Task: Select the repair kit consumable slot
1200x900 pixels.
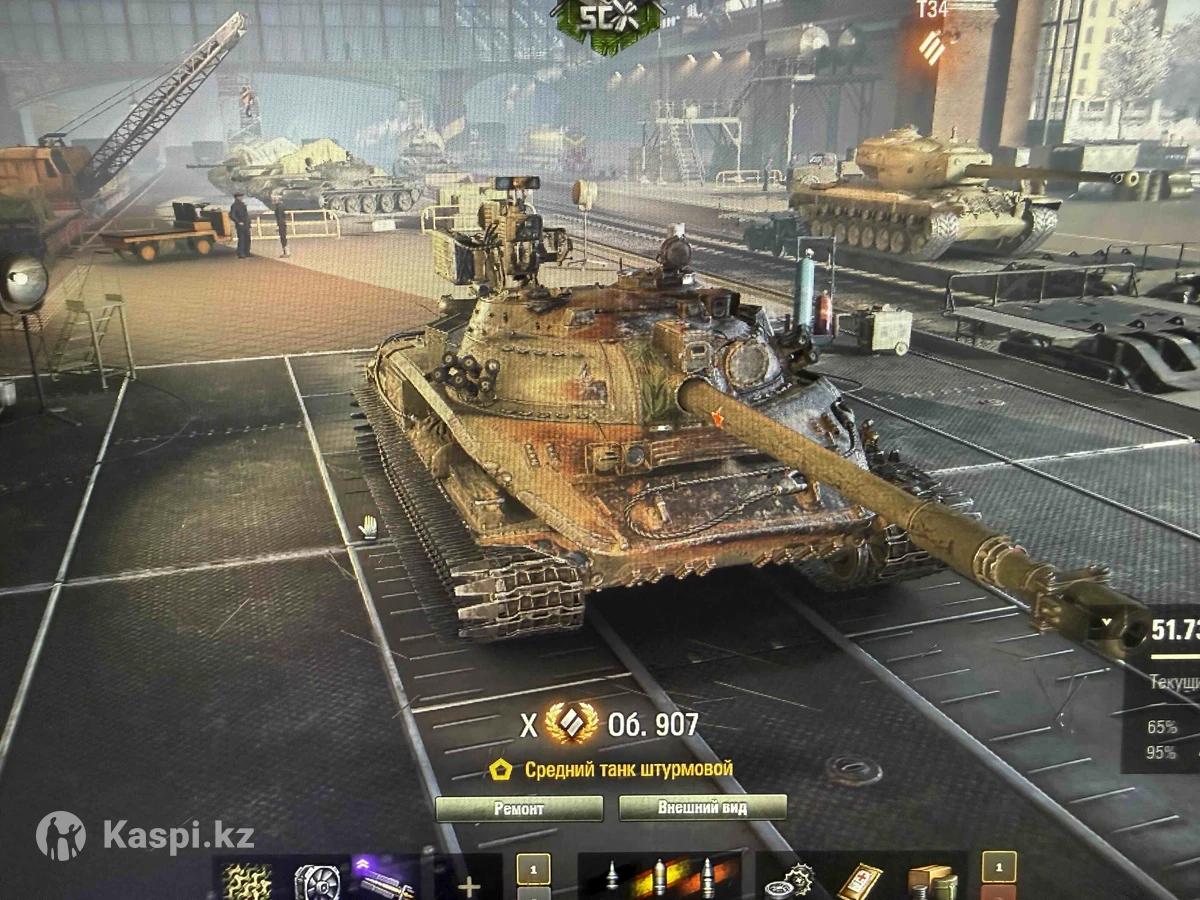Action: point(788,882)
